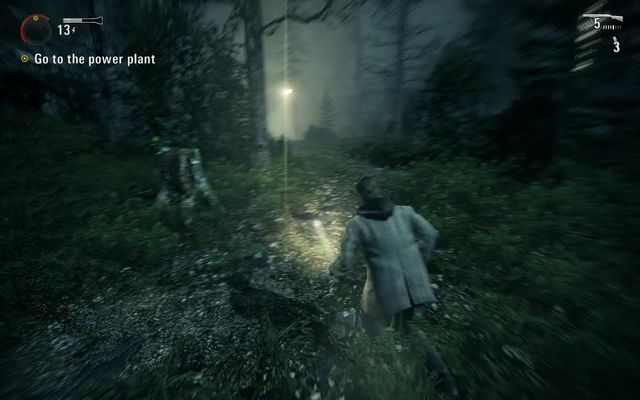The height and width of the screenshot is (400, 640).
Task: Select the Go to the power plant objective
Action: tap(94, 59)
